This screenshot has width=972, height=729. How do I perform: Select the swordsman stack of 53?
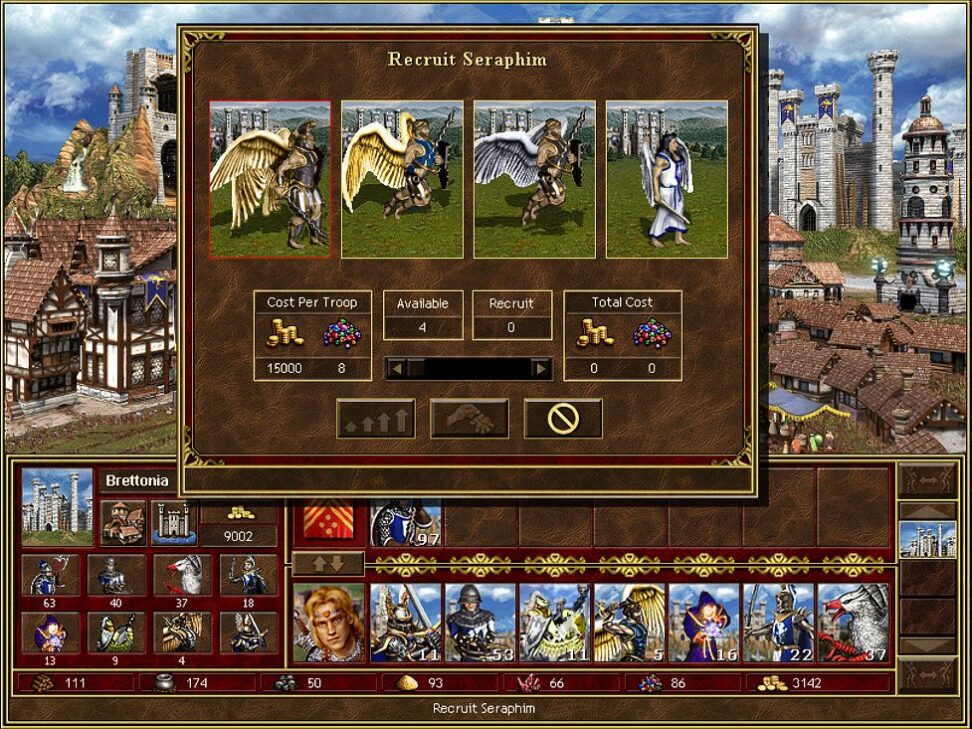480,623
